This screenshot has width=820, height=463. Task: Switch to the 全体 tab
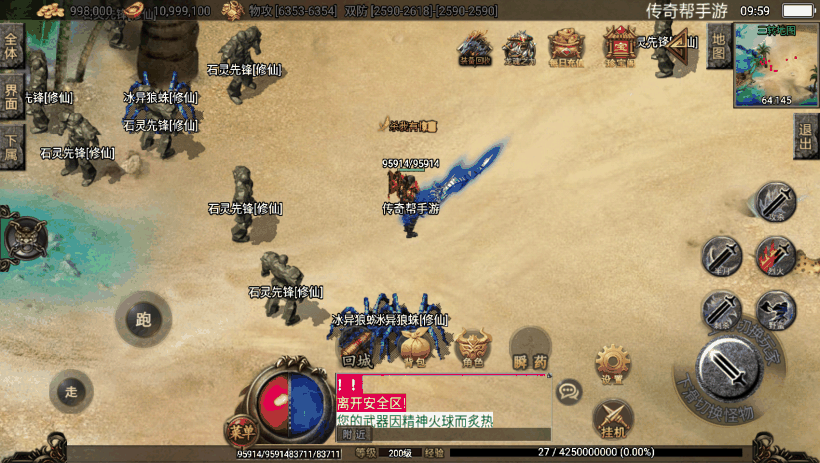point(12,48)
